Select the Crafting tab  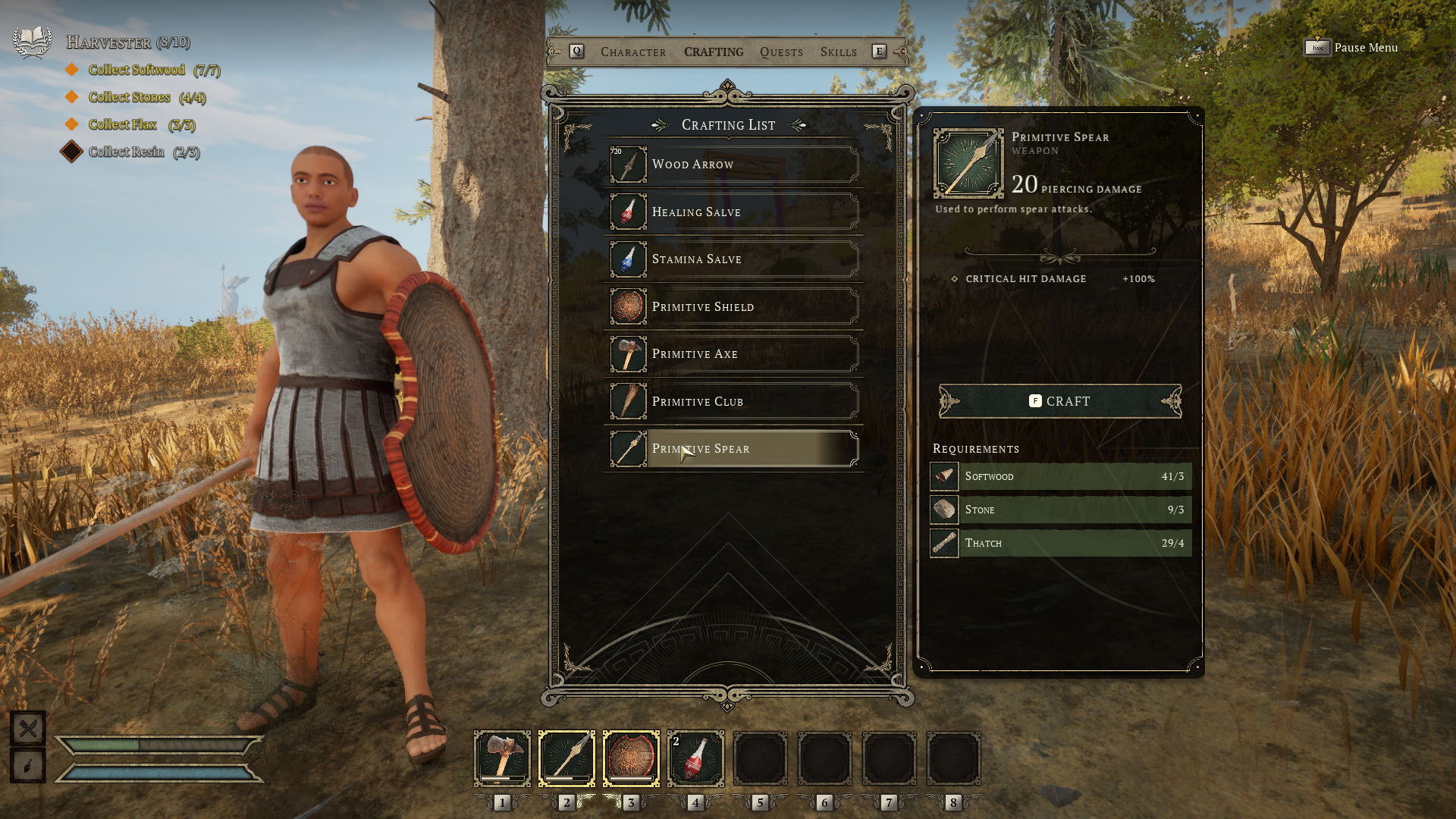point(714,52)
